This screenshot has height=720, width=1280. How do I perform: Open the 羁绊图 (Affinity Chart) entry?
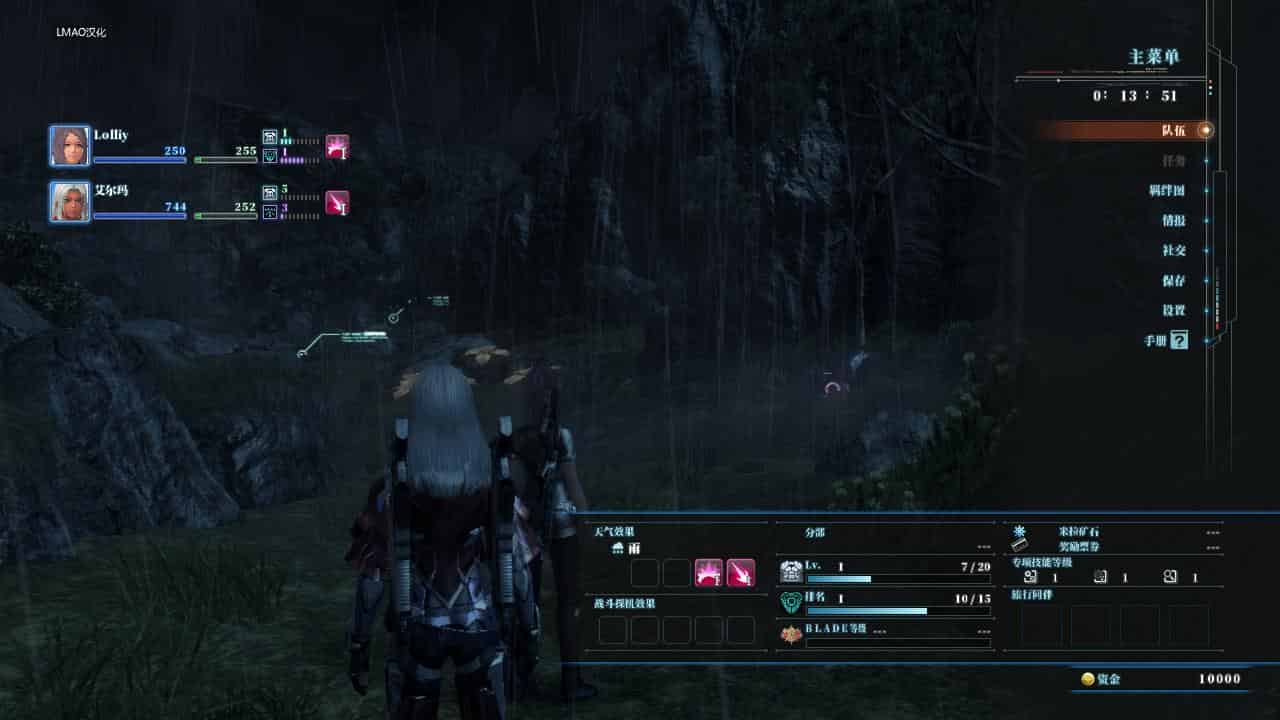click(x=1167, y=190)
